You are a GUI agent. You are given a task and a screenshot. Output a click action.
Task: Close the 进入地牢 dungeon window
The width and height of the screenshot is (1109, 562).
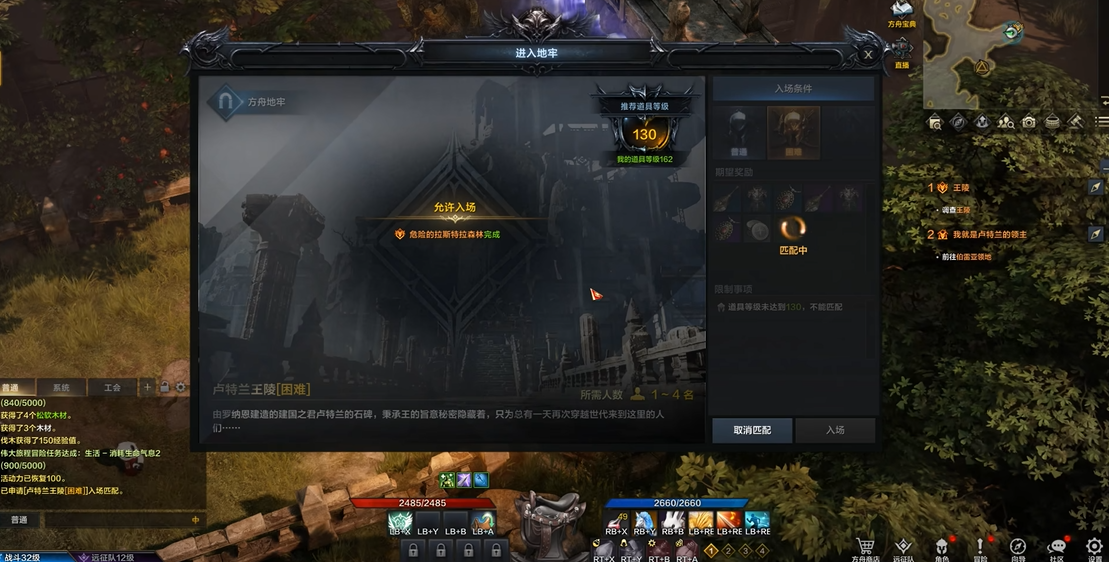tap(867, 55)
